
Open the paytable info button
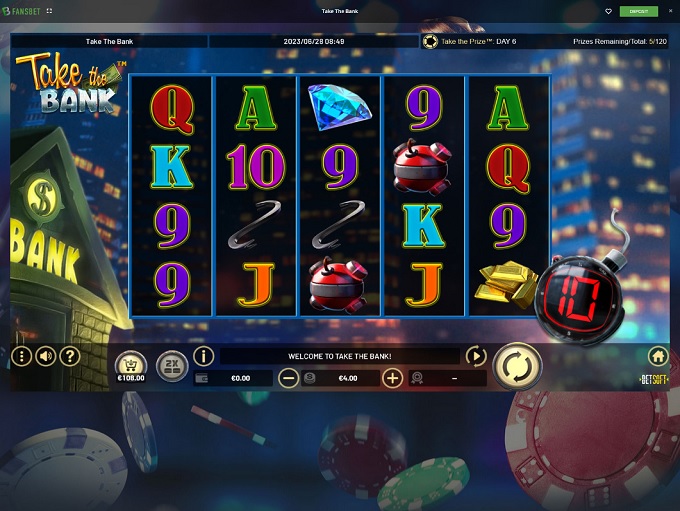pyautogui.click(x=203, y=356)
